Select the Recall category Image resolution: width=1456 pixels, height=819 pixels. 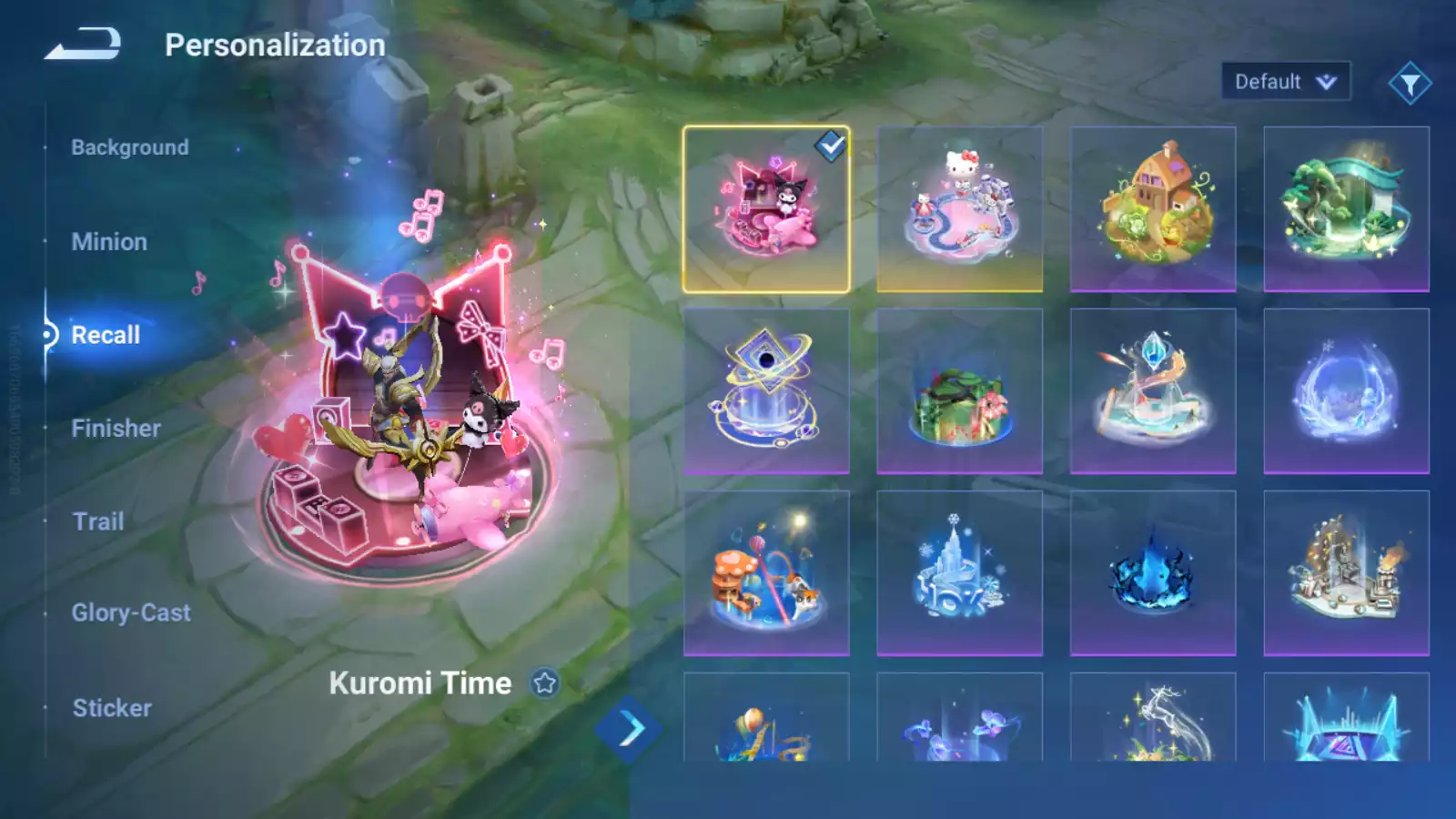click(x=106, y=335)
